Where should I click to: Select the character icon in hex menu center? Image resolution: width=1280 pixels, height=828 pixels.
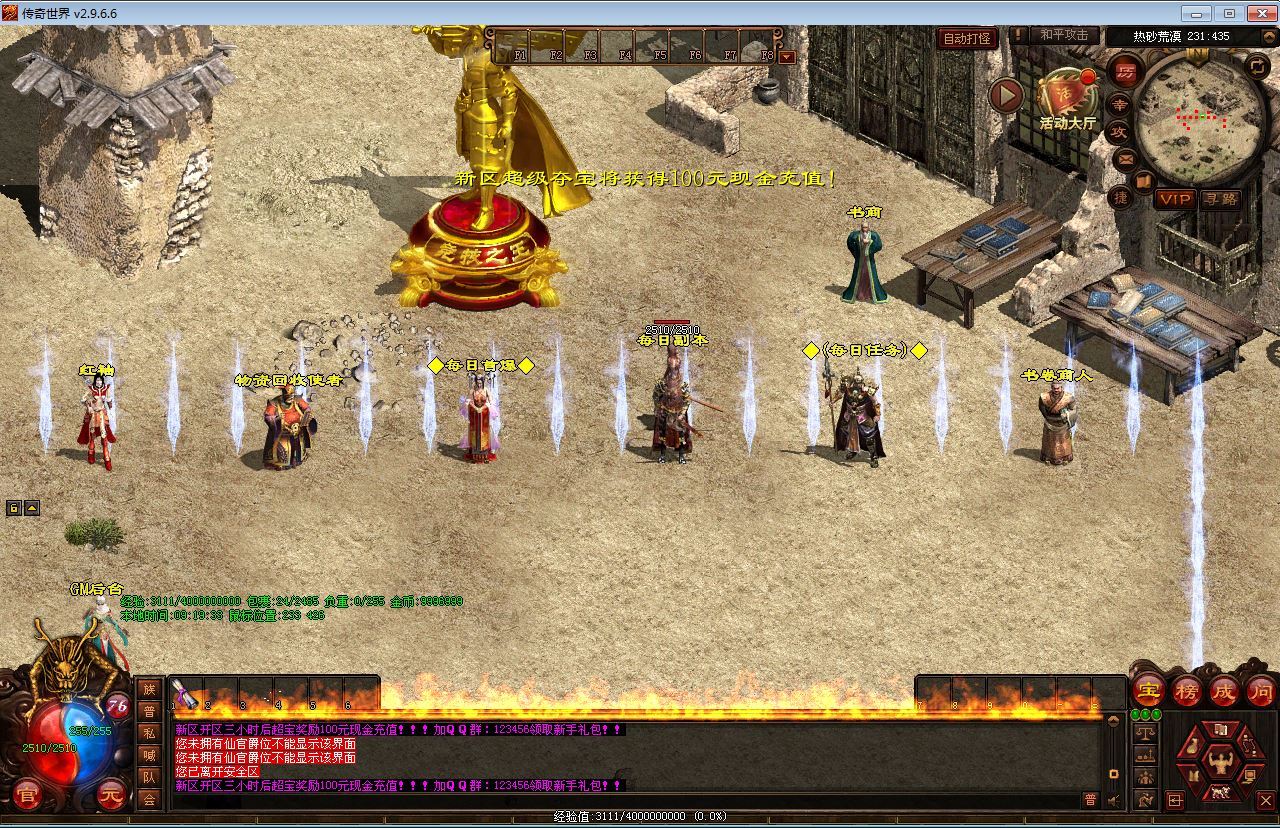tap(1221, 761)
